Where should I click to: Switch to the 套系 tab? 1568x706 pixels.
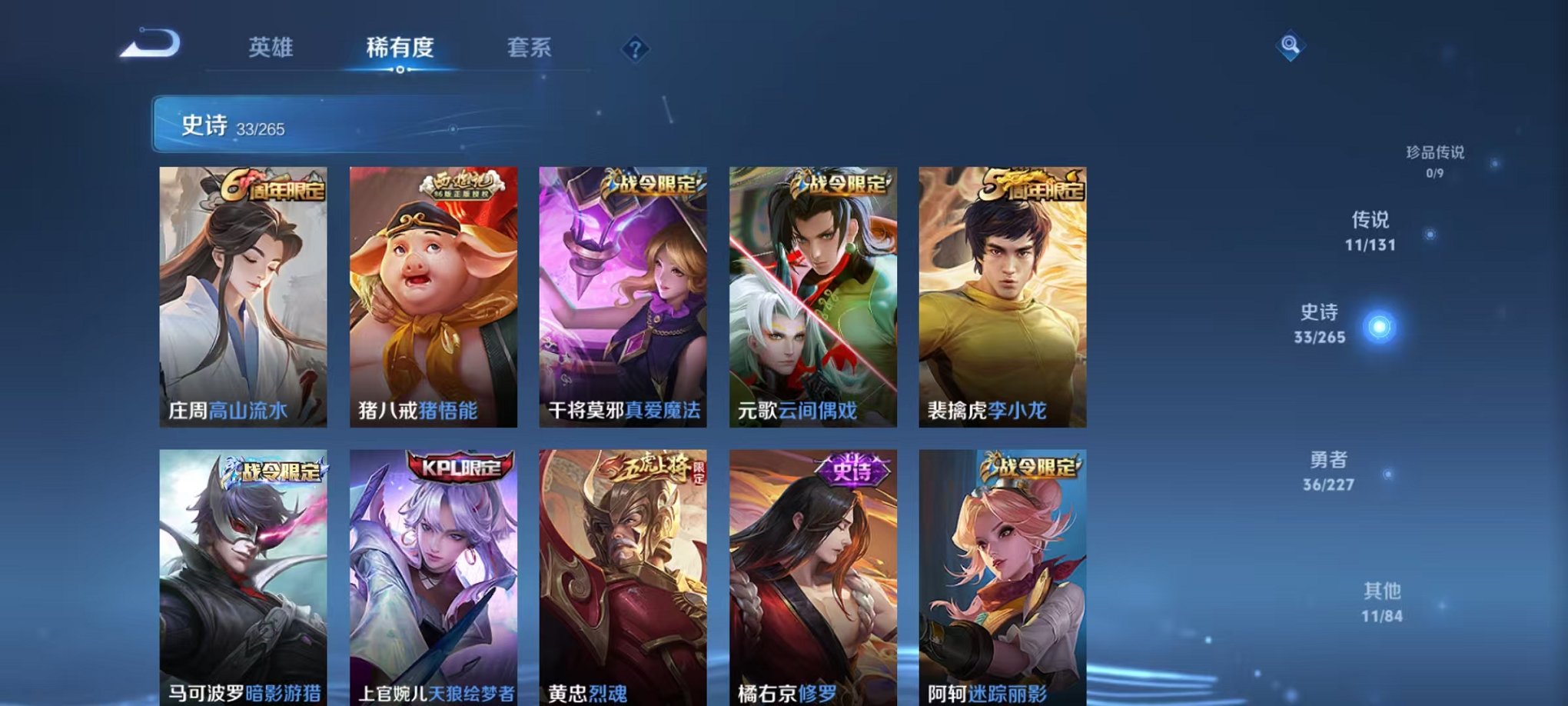(539, 48)
